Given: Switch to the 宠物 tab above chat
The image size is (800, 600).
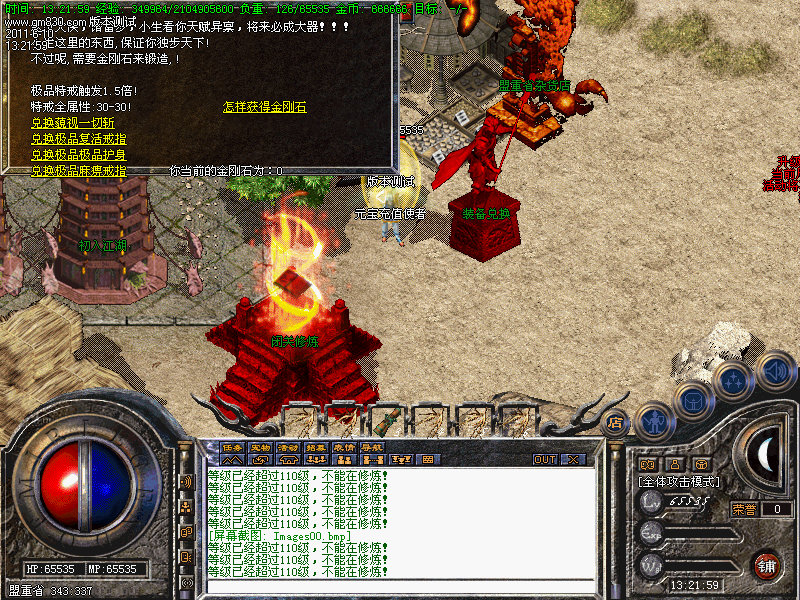Looking at the screenshot, I should pyautogui.click(x=261, y=447).
